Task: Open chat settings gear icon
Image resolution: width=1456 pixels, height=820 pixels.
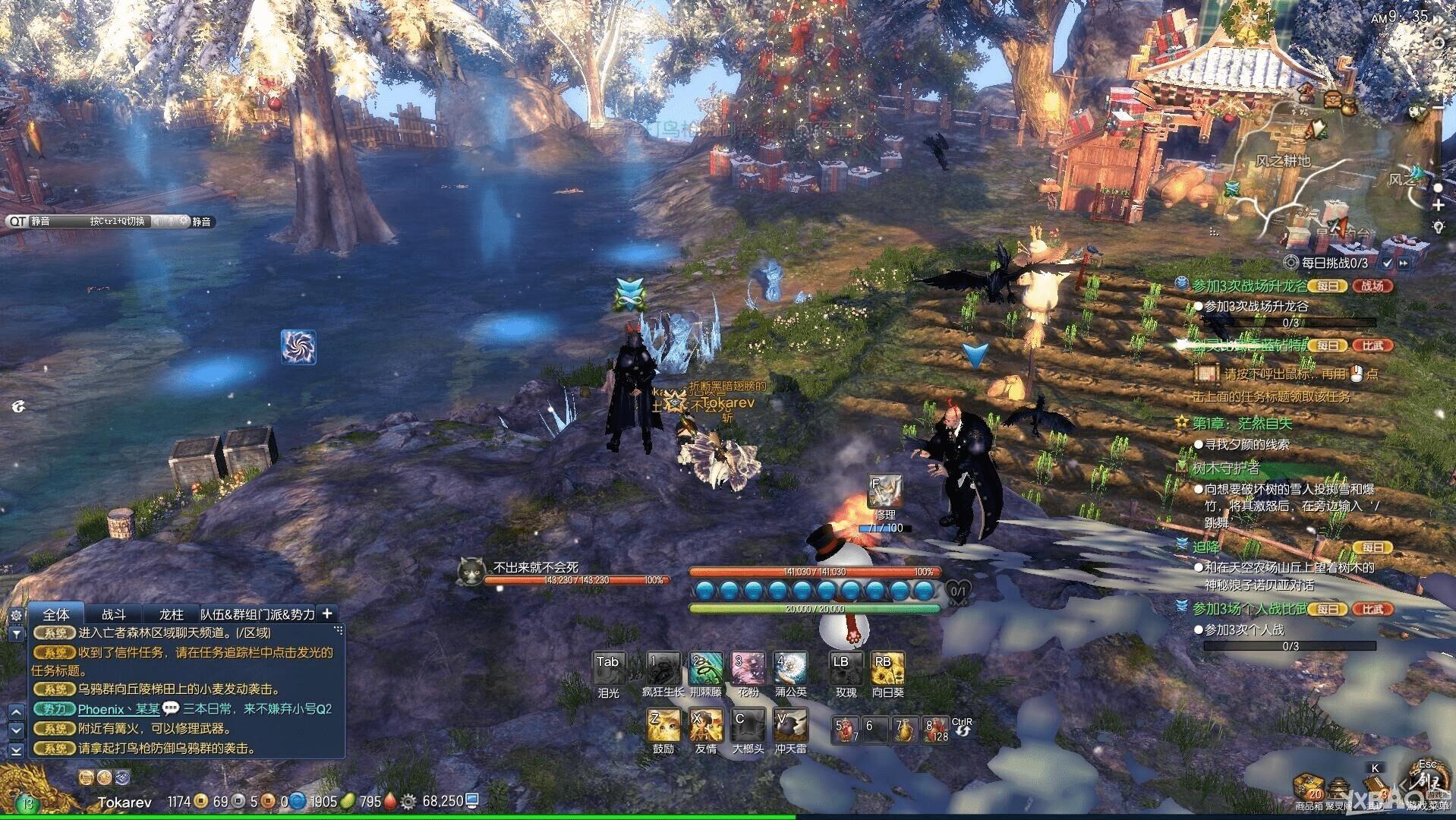Action: 16,615
